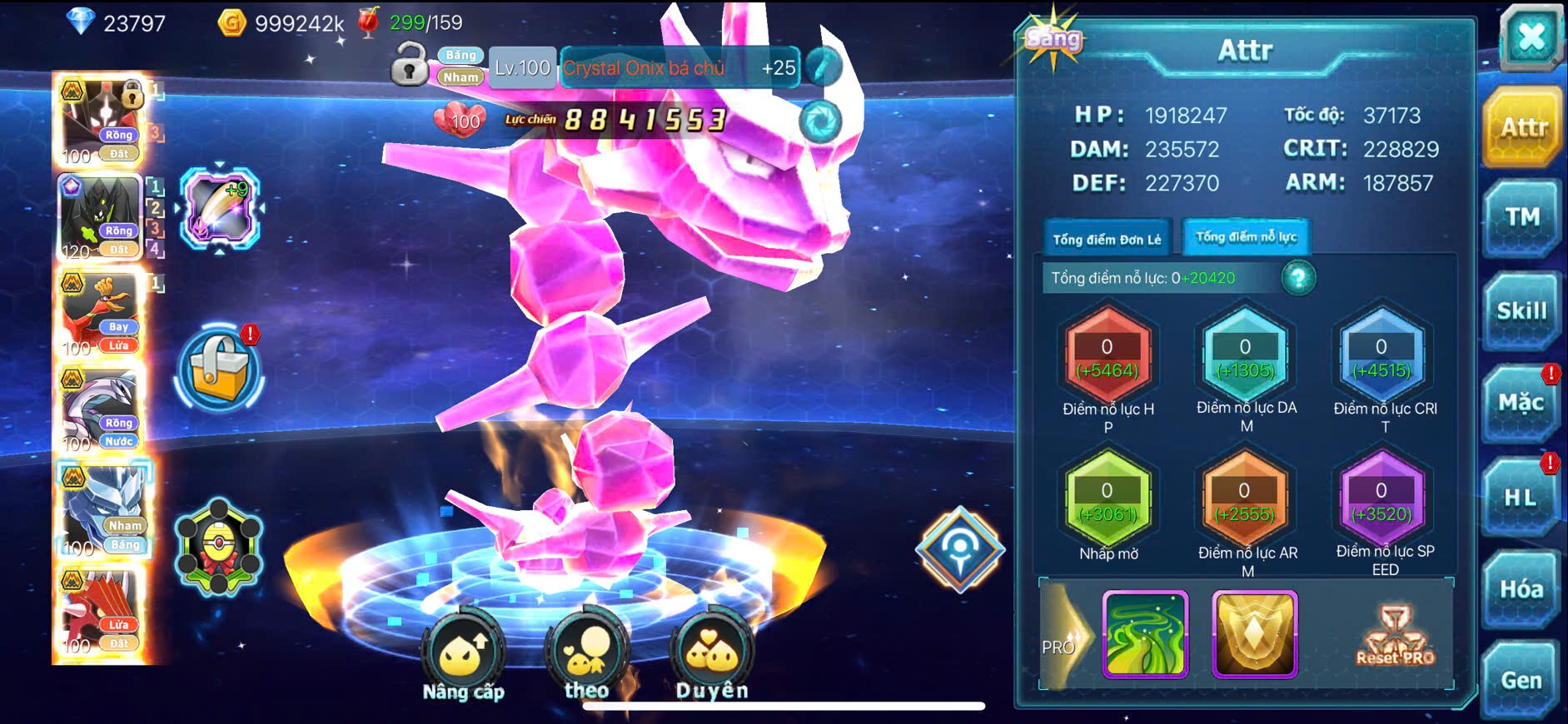Viewport: 1568px width, 724px height.
Task: Click the Reset PRO button
Action: (1396, 637)
